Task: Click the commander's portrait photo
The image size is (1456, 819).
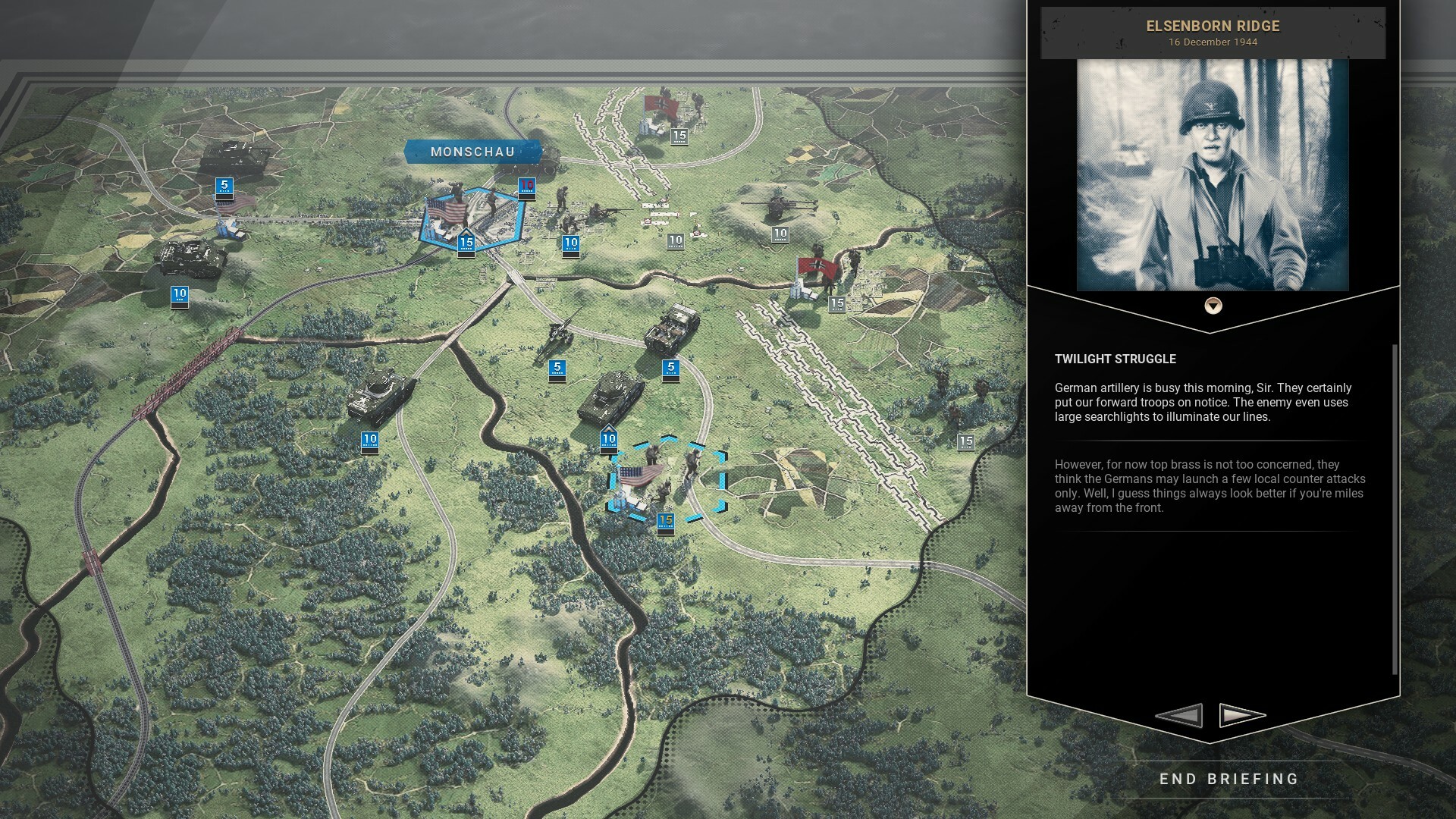Action: (x=1212, y=176)
